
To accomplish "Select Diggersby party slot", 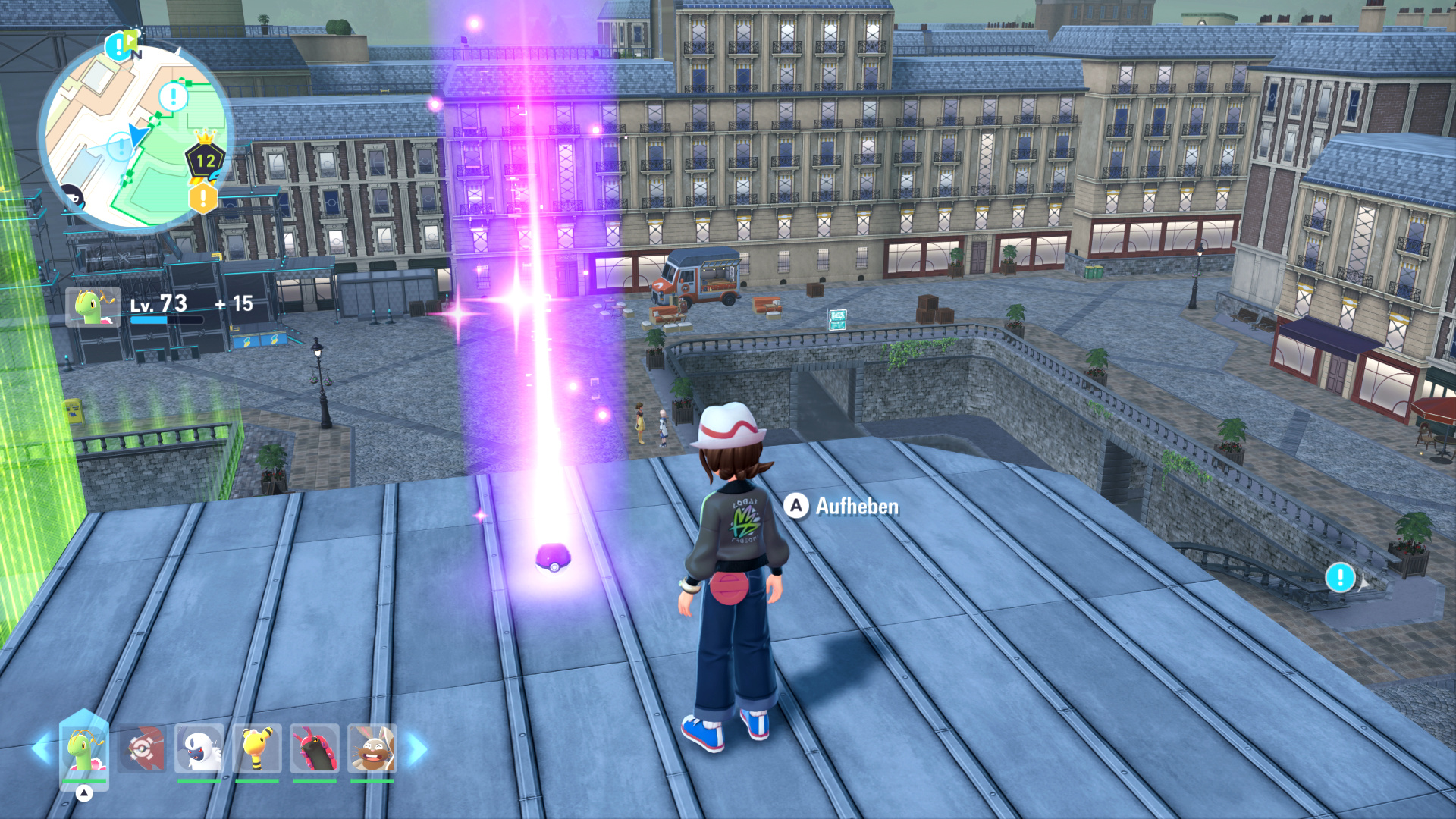I will coord(372,749).
